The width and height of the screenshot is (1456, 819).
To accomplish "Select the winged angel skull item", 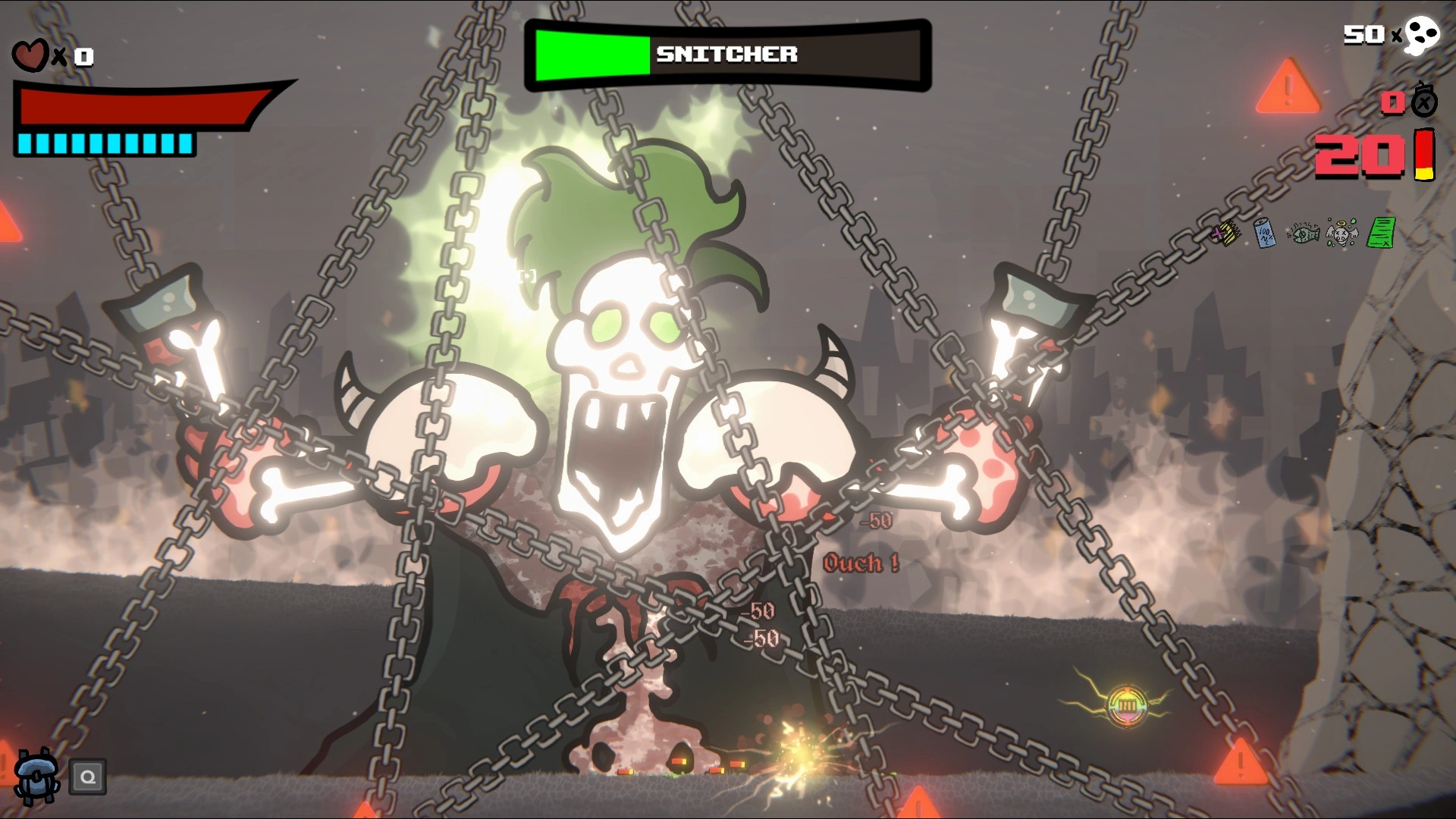I will tap(1341, 234).
